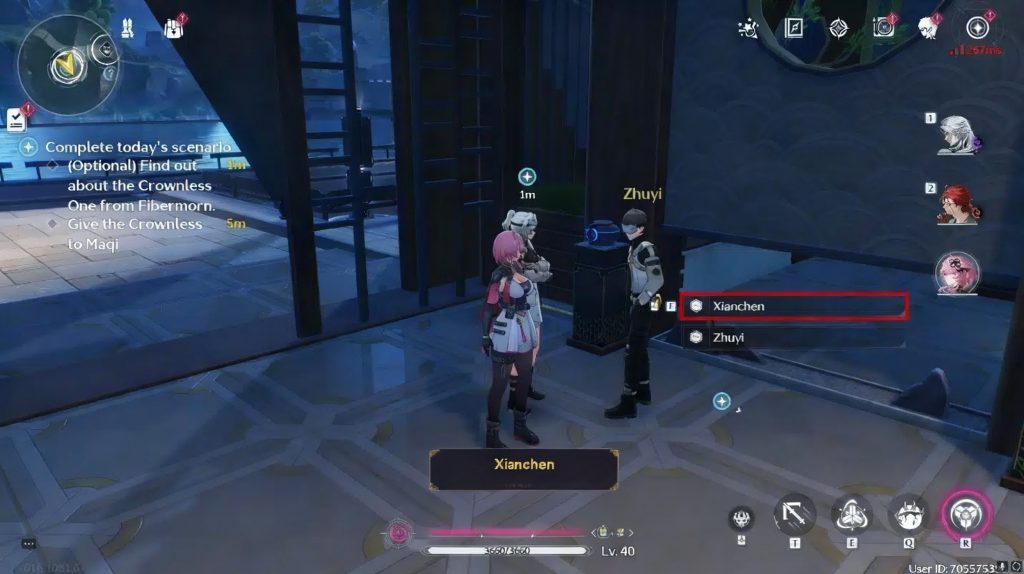Choose the Zhuyi dialogue option
The height and width of the screenshot is (574, 1024).
(793, 338)
